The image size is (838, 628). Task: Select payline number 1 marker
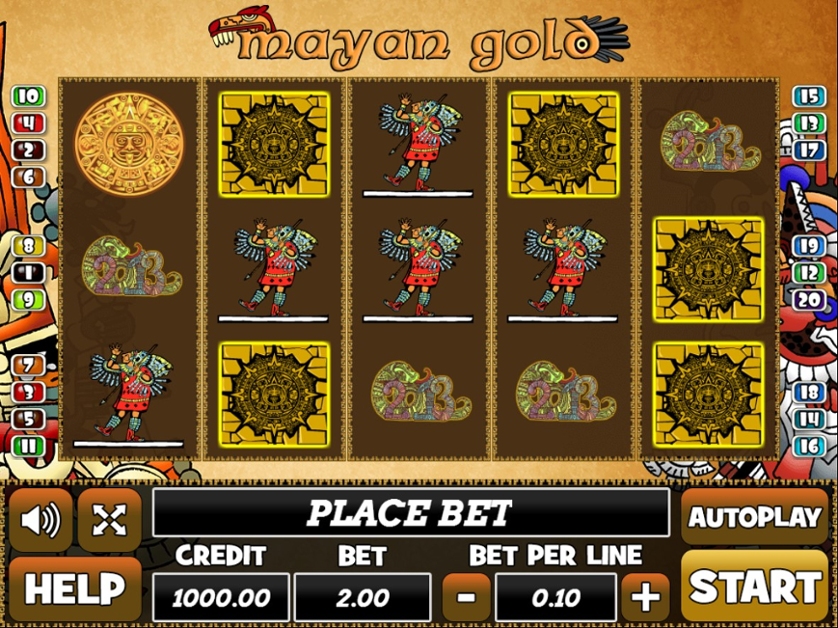(x=28, y=272)
